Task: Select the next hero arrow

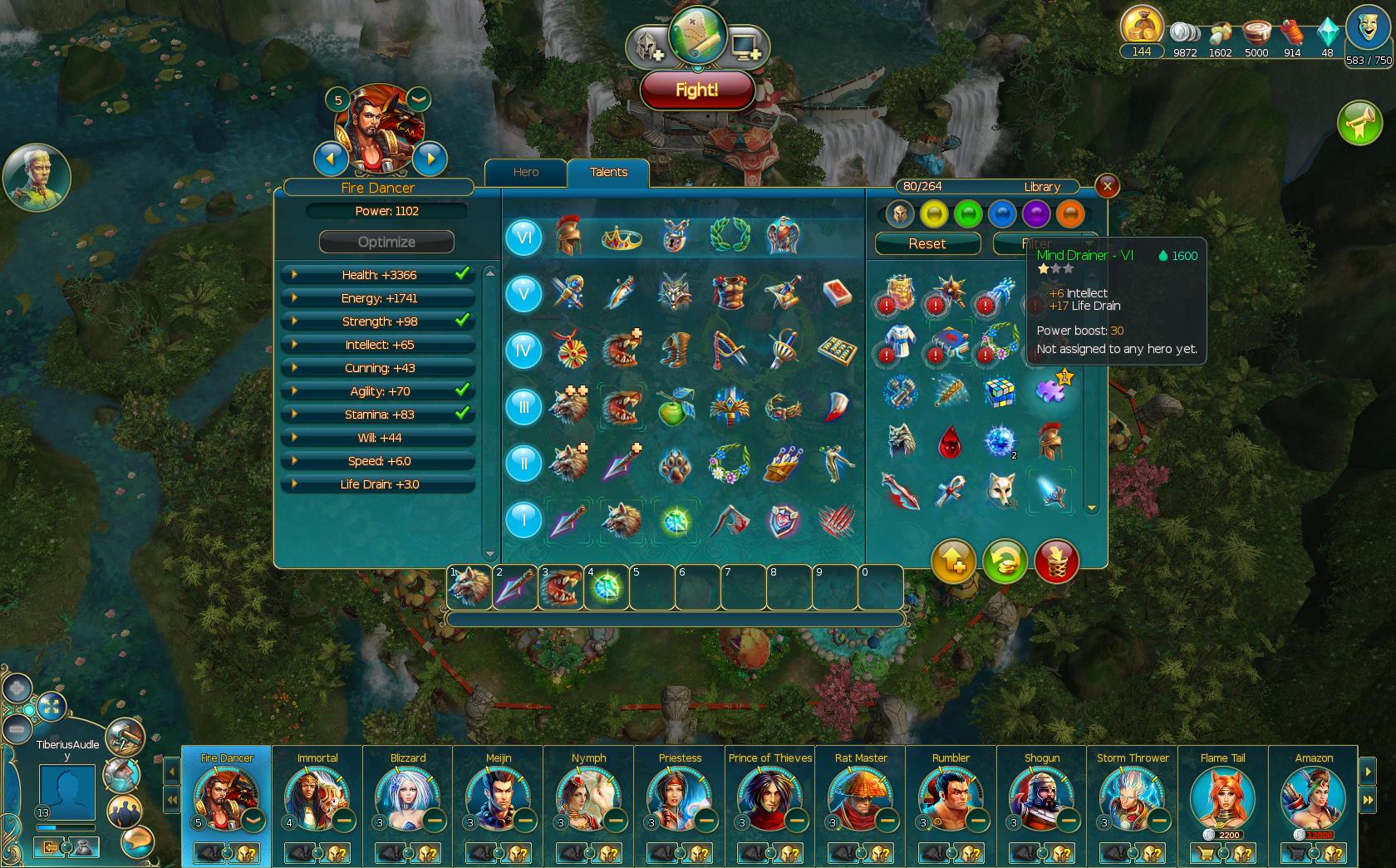Action: [x=430, y=158]
